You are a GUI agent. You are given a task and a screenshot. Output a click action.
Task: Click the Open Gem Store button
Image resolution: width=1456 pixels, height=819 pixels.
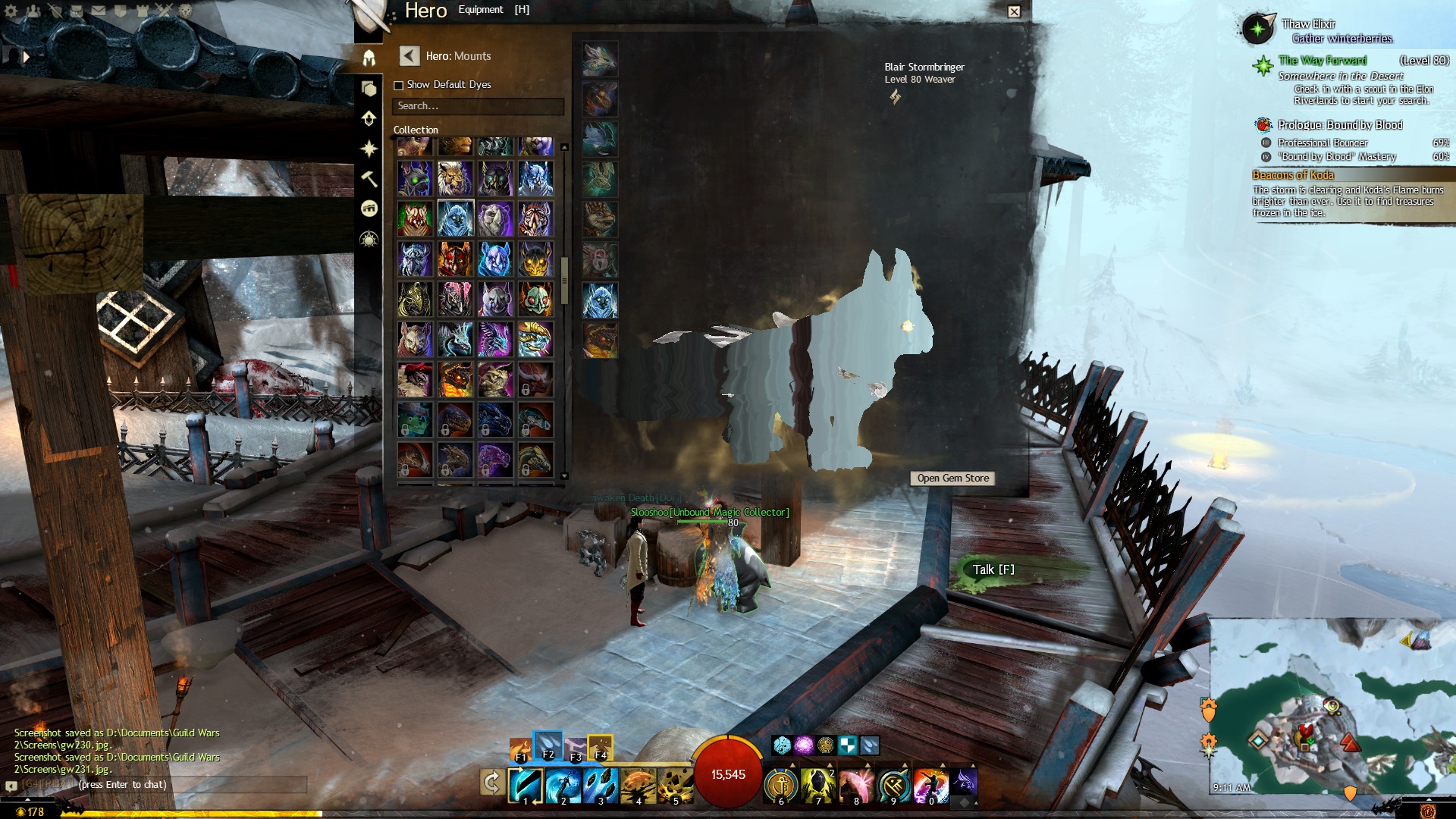click(x=952, y=479)
